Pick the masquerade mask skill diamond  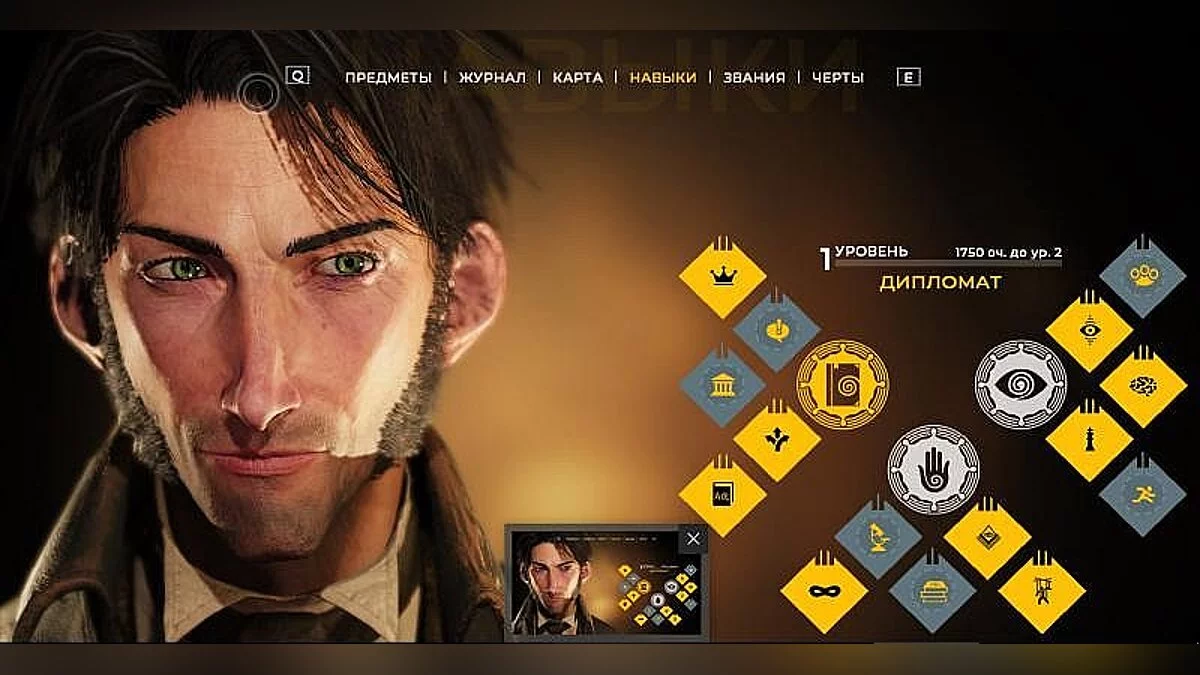(x=823, y=592)
